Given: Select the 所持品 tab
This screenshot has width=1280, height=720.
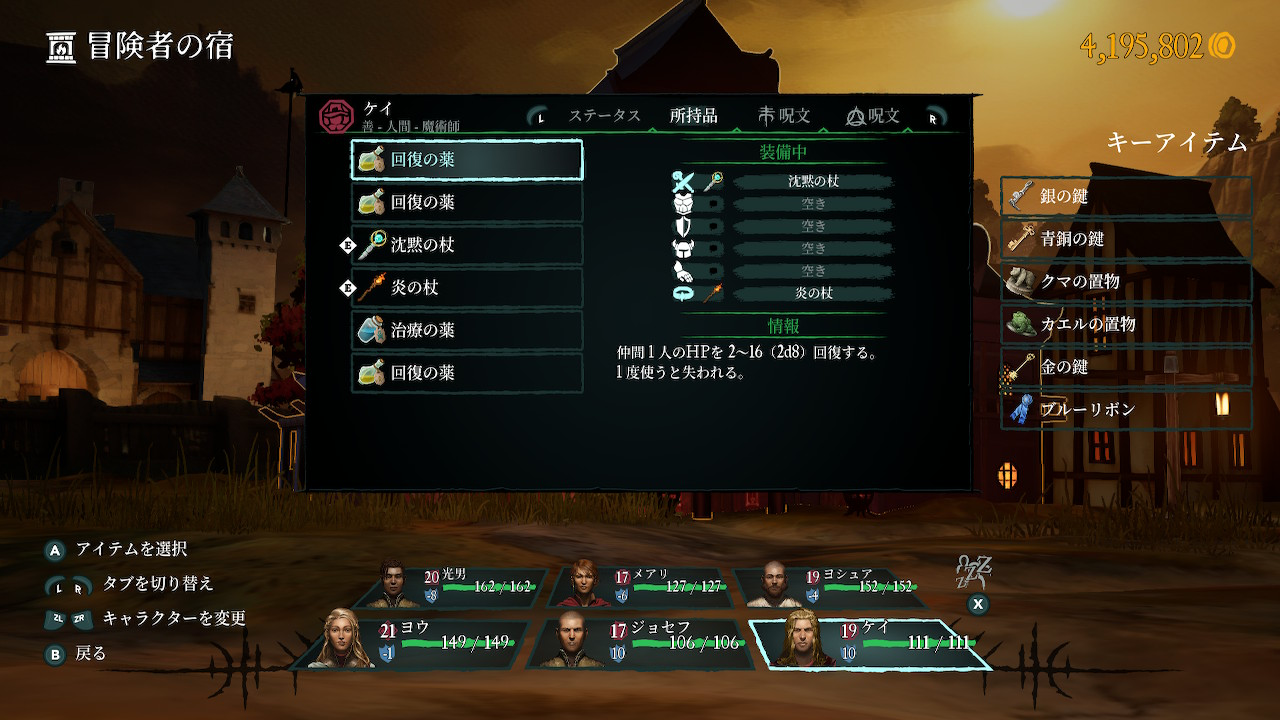Looking at the screenshot, I should [x=694, y=116].
